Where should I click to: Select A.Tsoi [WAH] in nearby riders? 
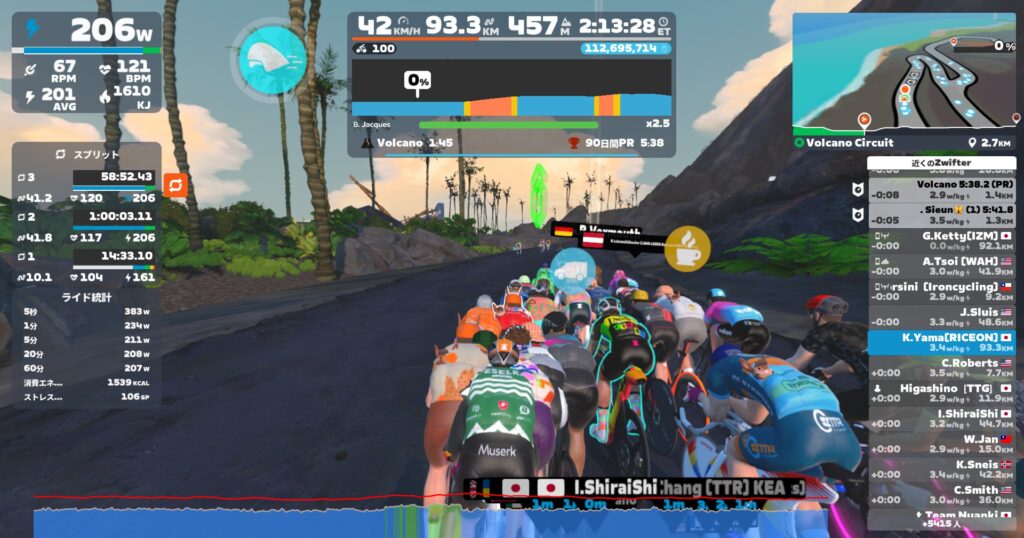click(x=940, y=265)
